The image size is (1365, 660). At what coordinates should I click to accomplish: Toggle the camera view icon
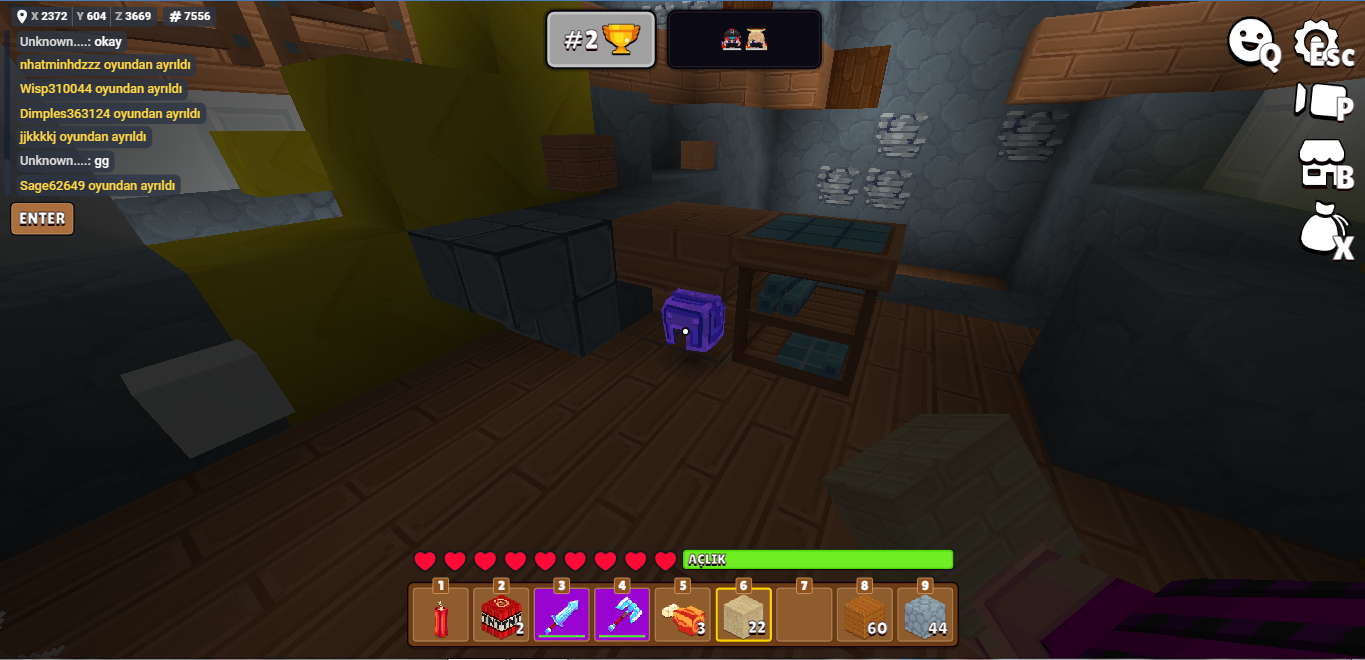point(1322,101)
